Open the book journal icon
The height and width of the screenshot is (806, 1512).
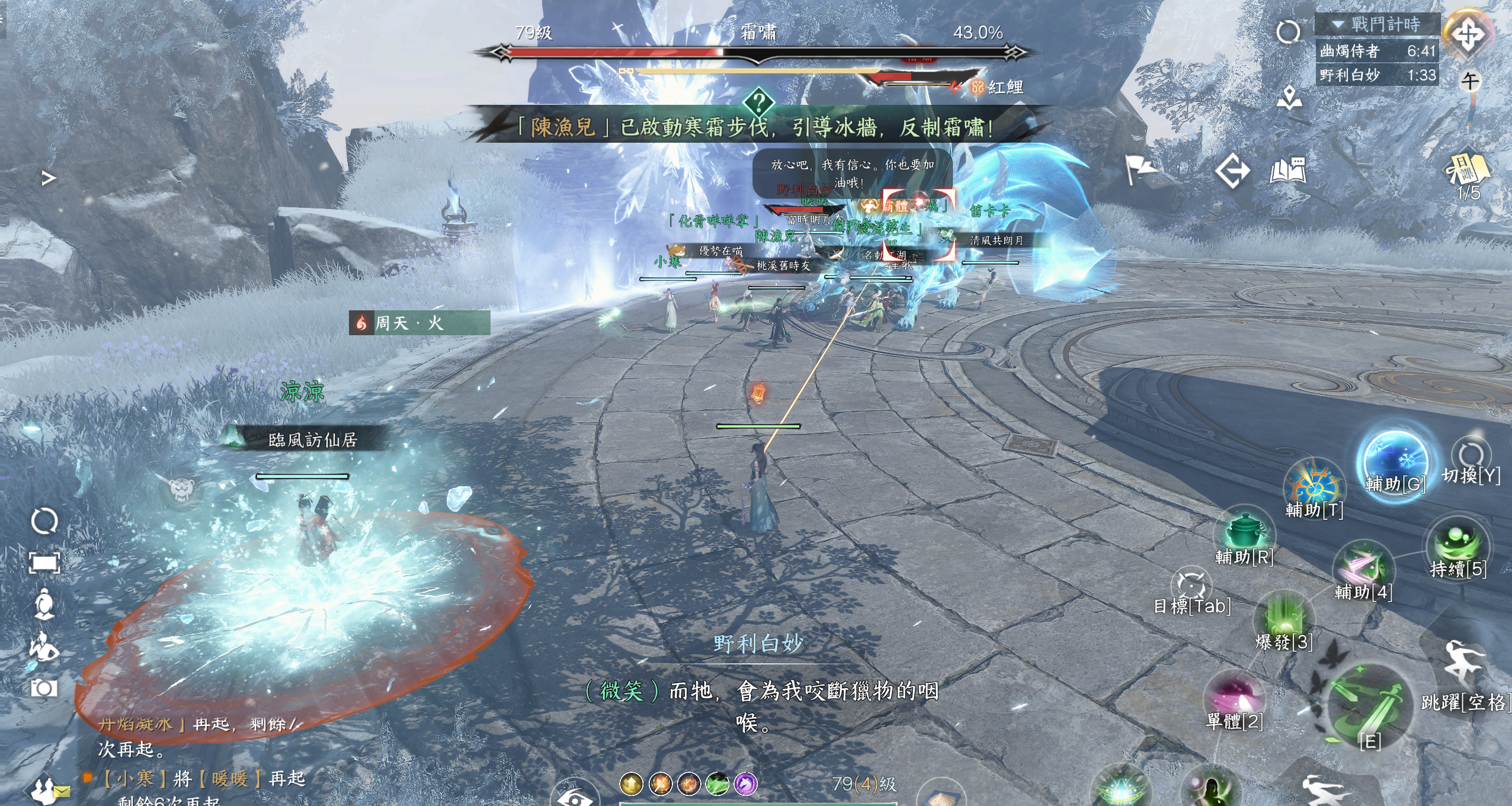[1288, 171]
